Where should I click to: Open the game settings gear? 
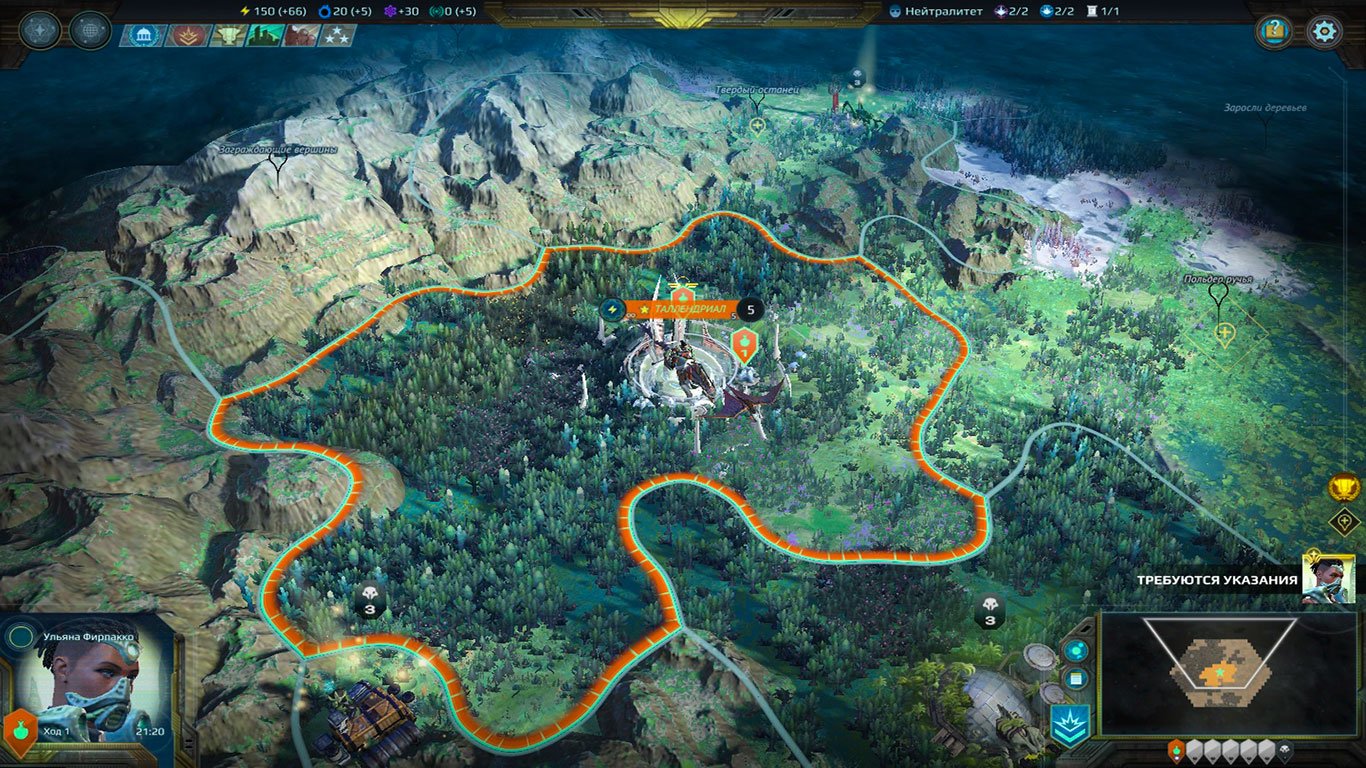coord(1324,31)
